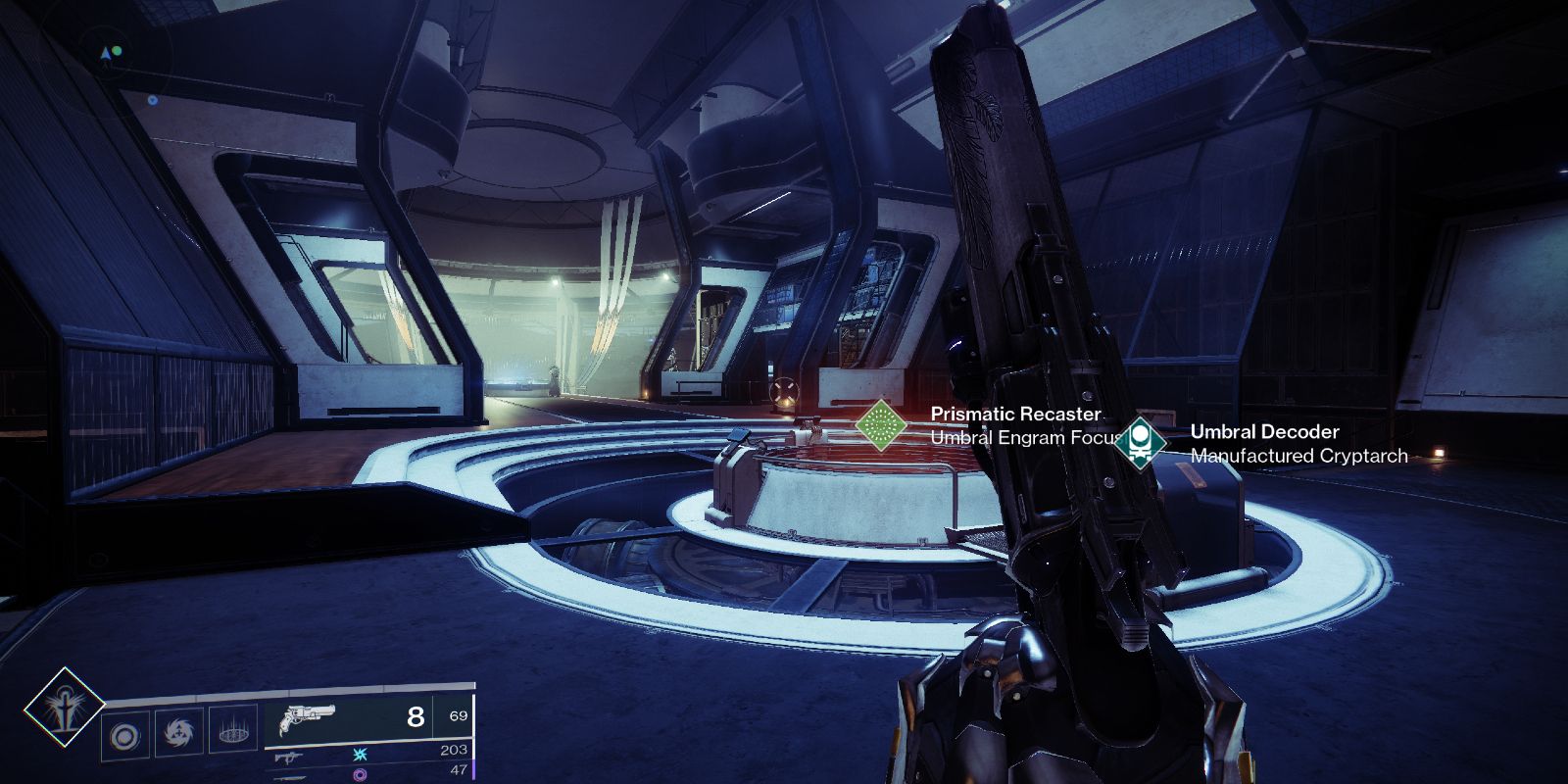Click the cyan special ammo icon
The image size is (1568, 784).
point(361,756)
